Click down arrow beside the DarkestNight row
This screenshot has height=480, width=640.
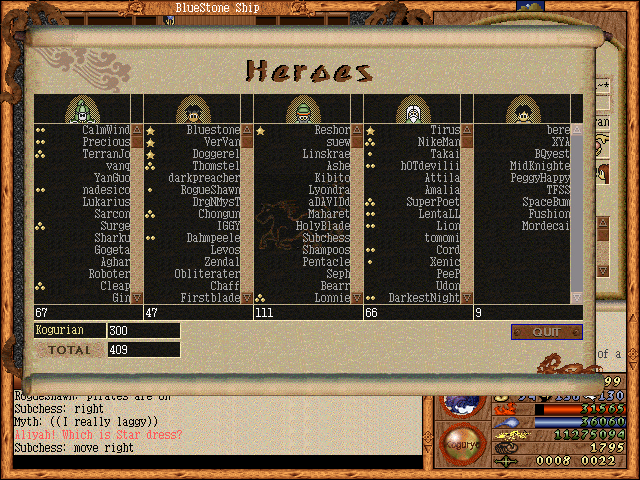pos(467,297)
